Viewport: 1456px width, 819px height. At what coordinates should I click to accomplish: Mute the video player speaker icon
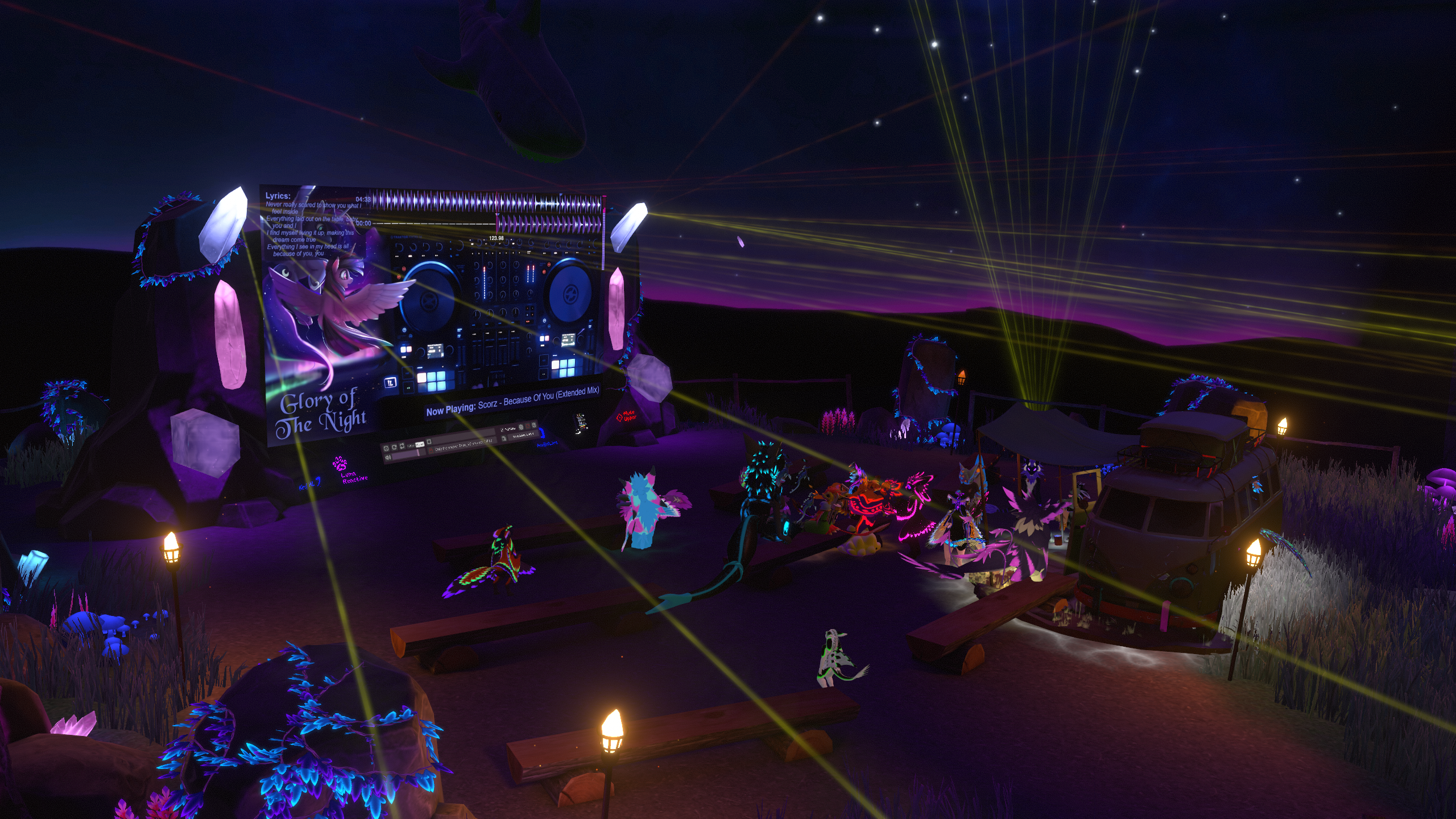(388, 457)
